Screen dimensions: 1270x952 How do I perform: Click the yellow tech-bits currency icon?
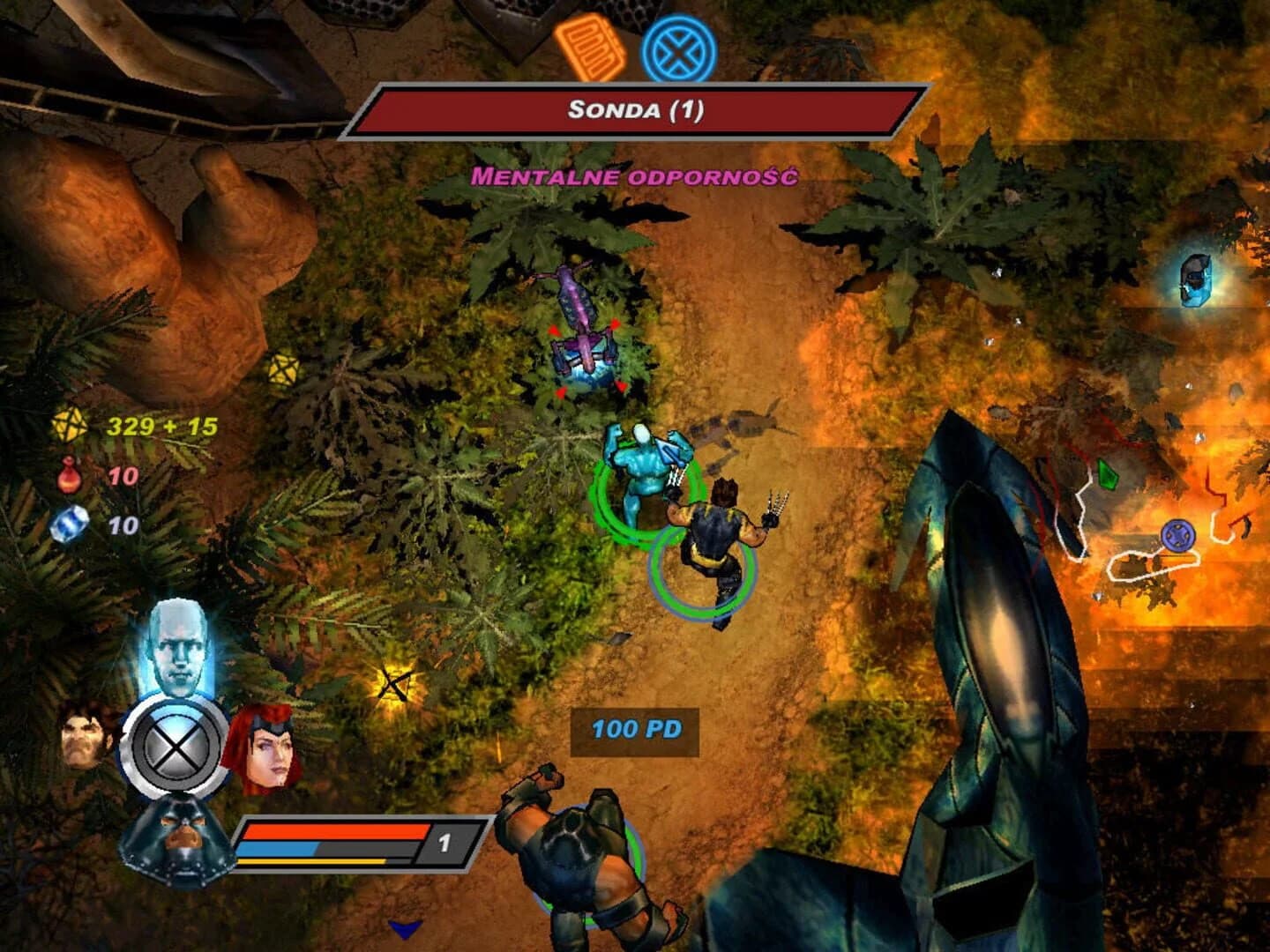coord(72,426)
